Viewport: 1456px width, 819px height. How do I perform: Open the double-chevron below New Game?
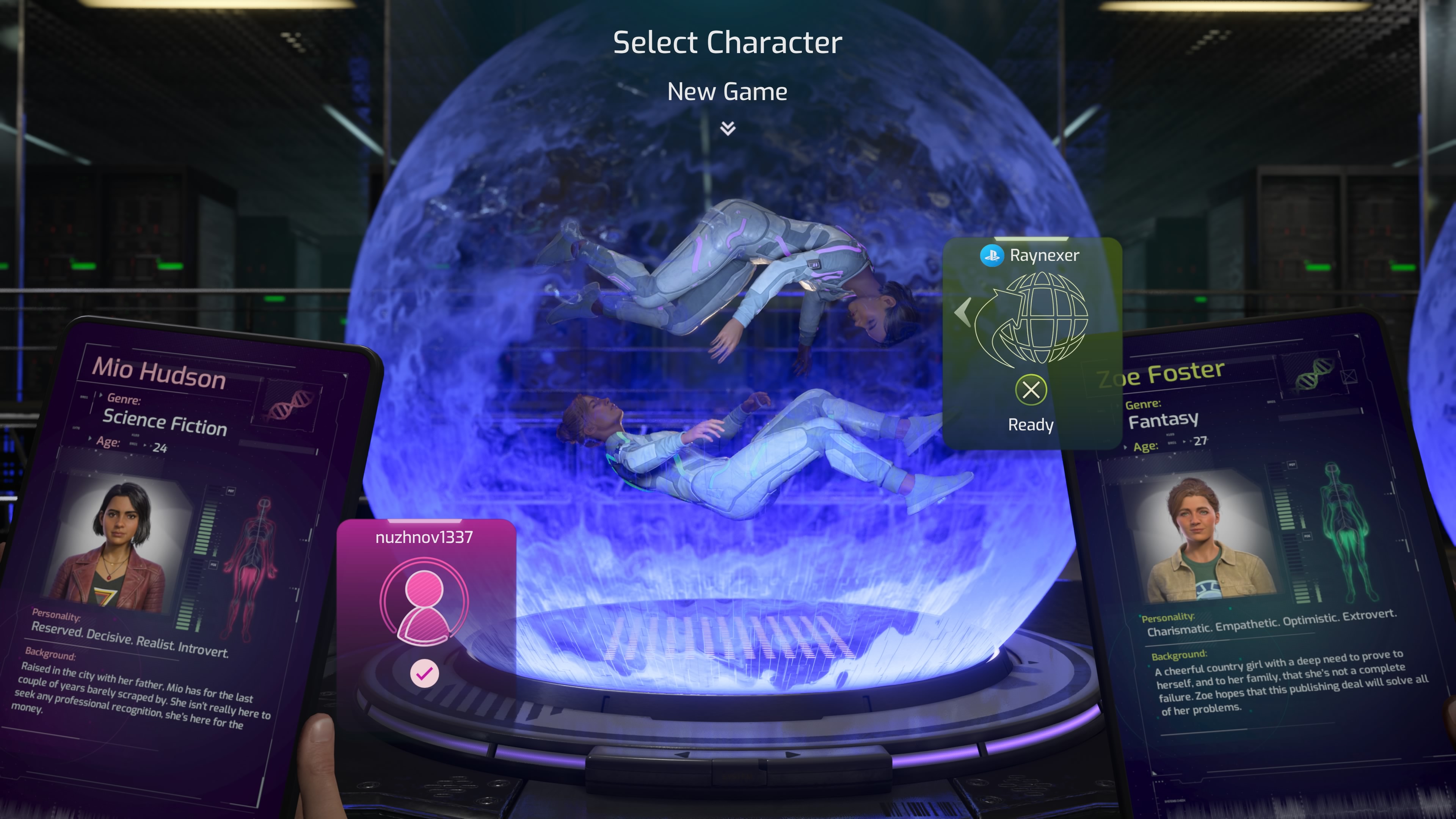[728, 129]
